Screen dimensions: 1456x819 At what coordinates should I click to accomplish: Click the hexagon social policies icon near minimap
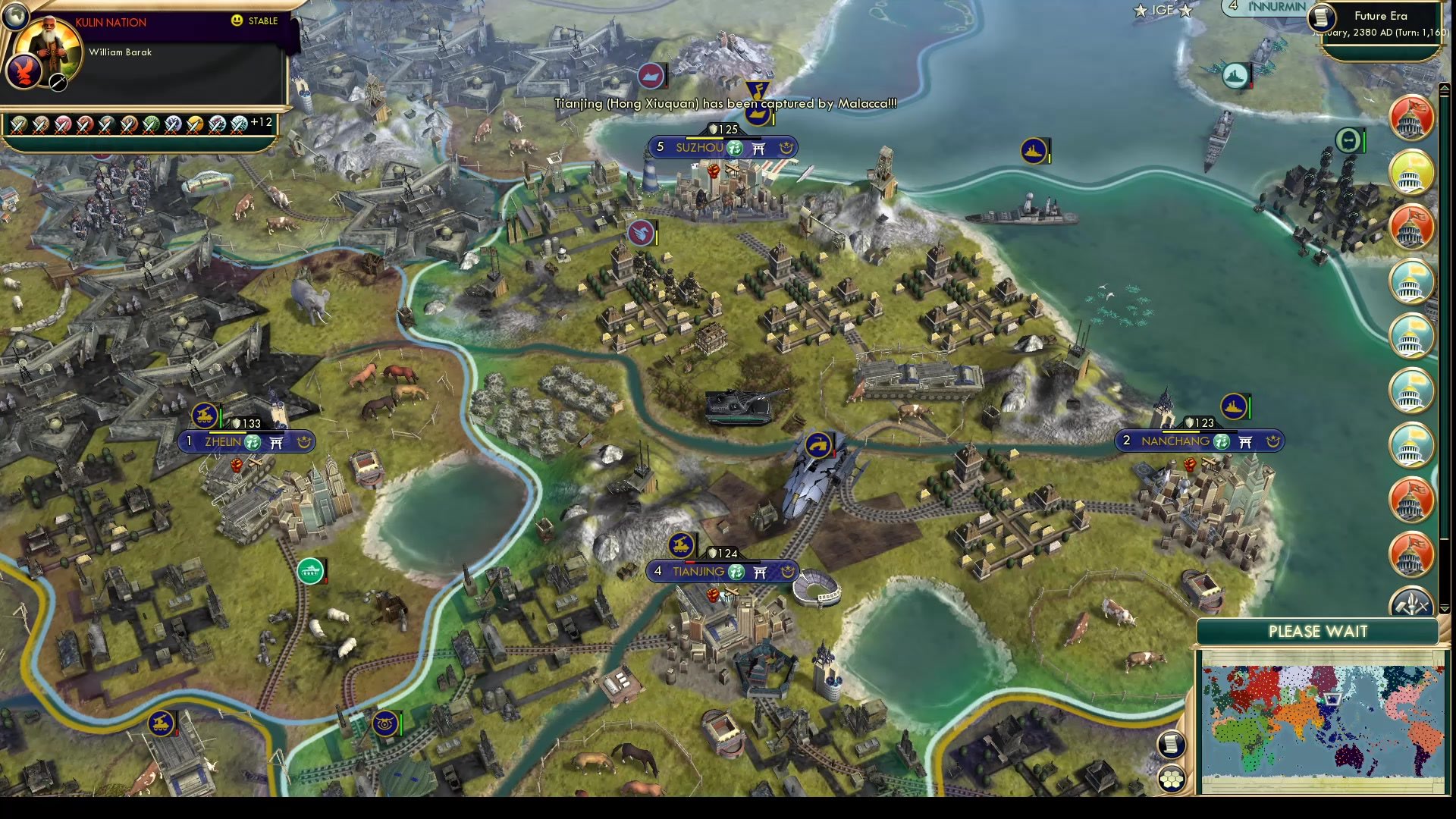point(1172,777)
